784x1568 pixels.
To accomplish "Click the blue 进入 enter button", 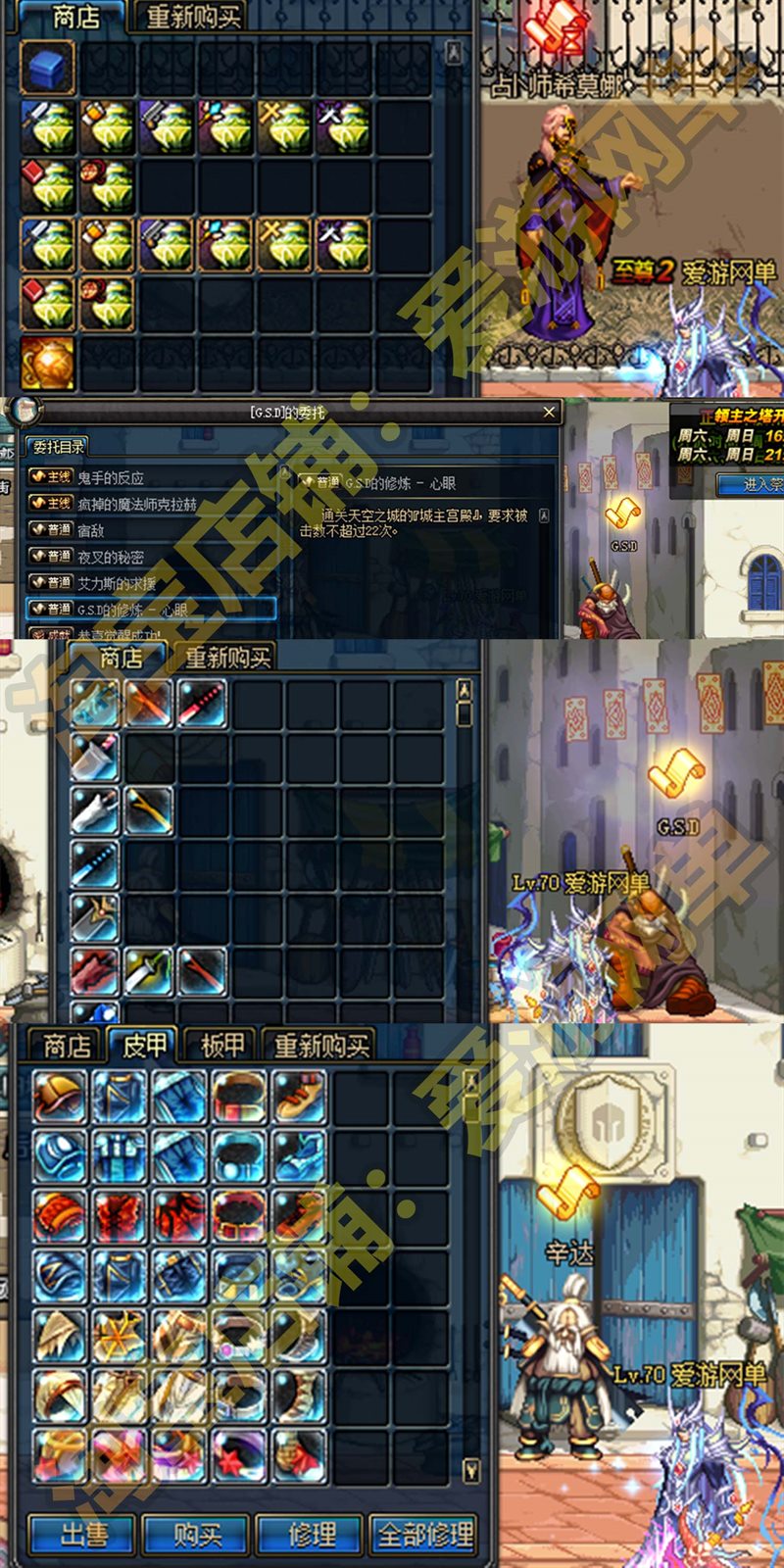I will [755, 484].
